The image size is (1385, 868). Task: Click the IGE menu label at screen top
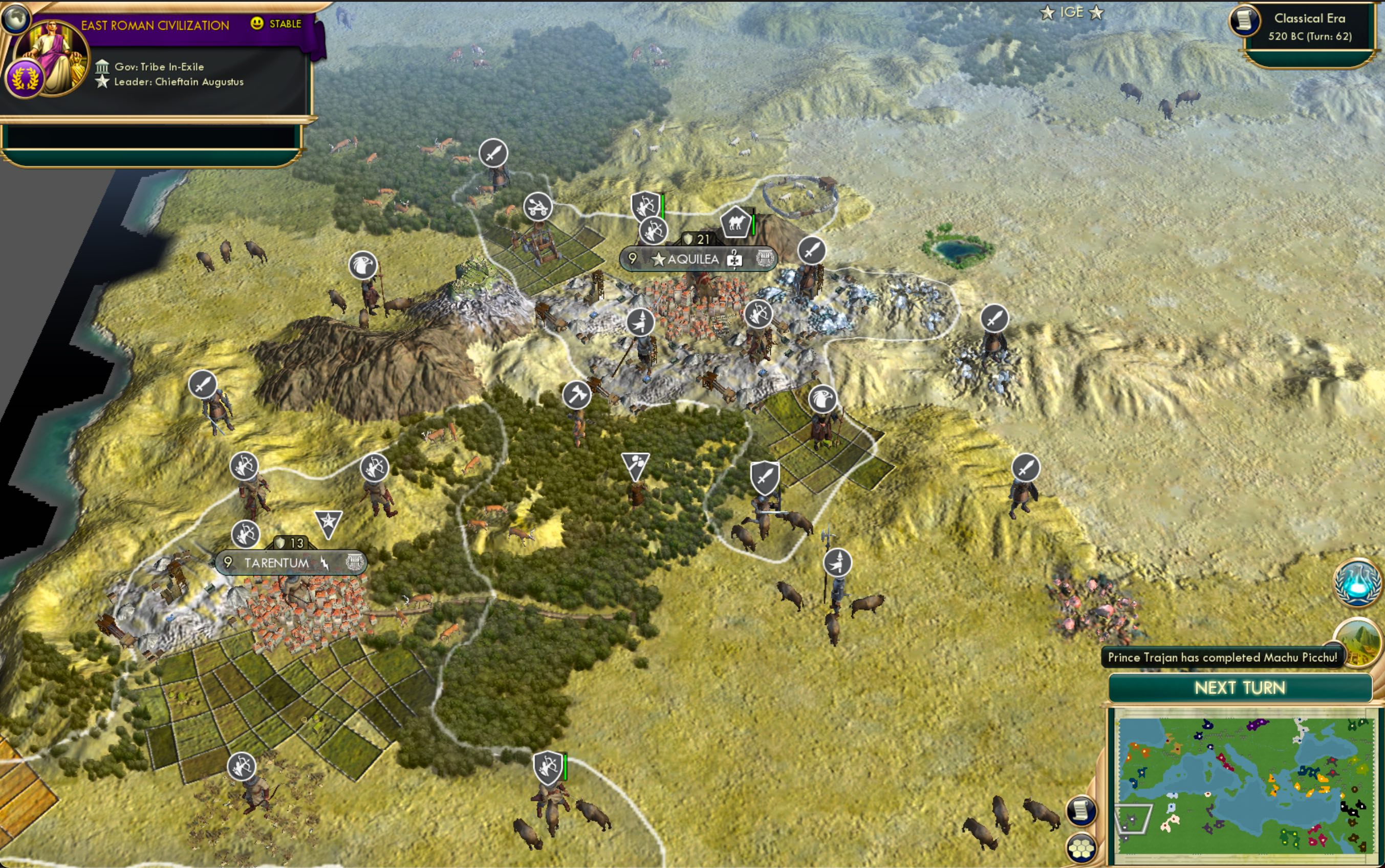click(1073, 12)
